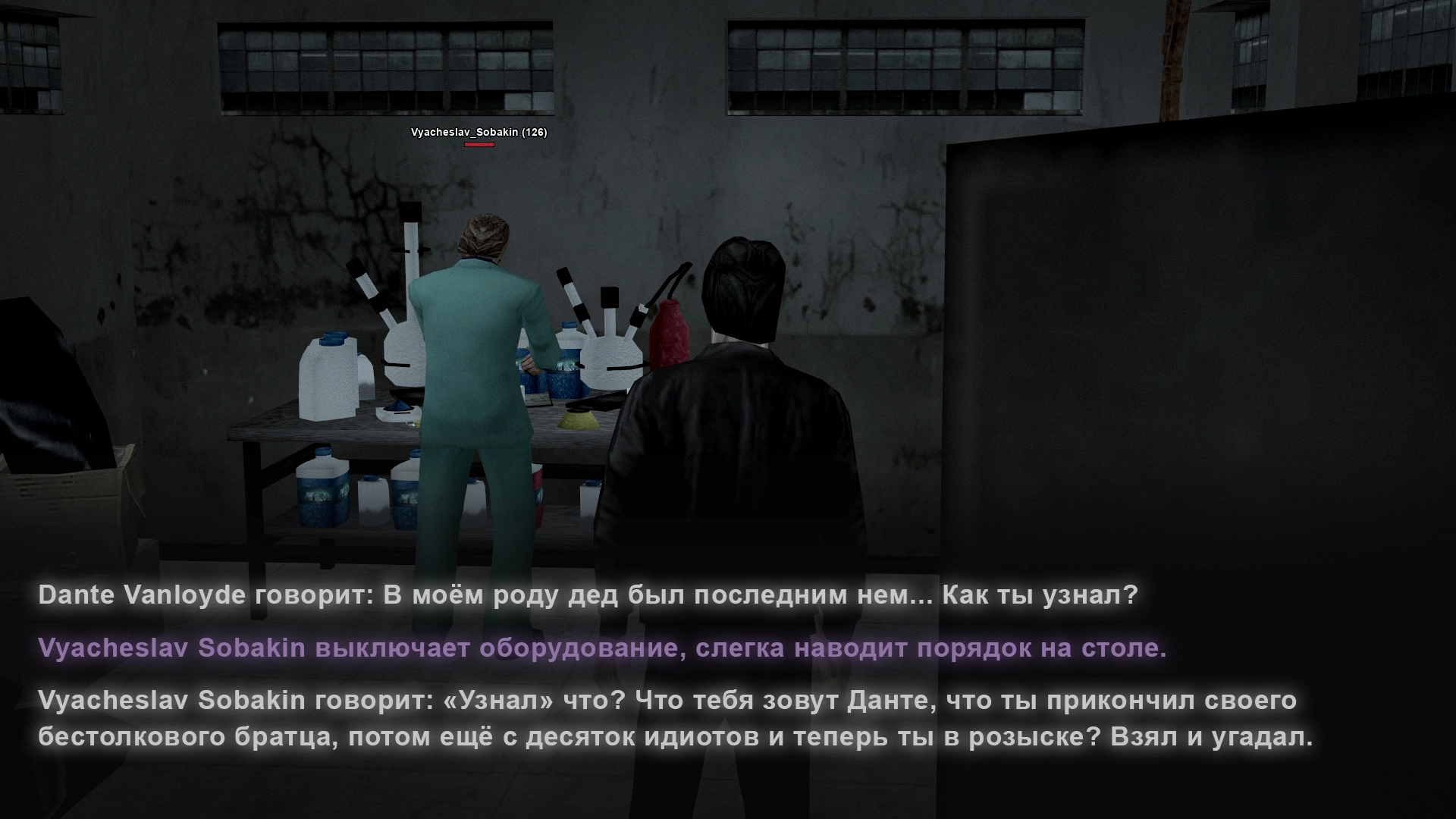Select the character in the teal lab coat
1456x819 pixels.
pyautogui.click(x=478, y=356)
